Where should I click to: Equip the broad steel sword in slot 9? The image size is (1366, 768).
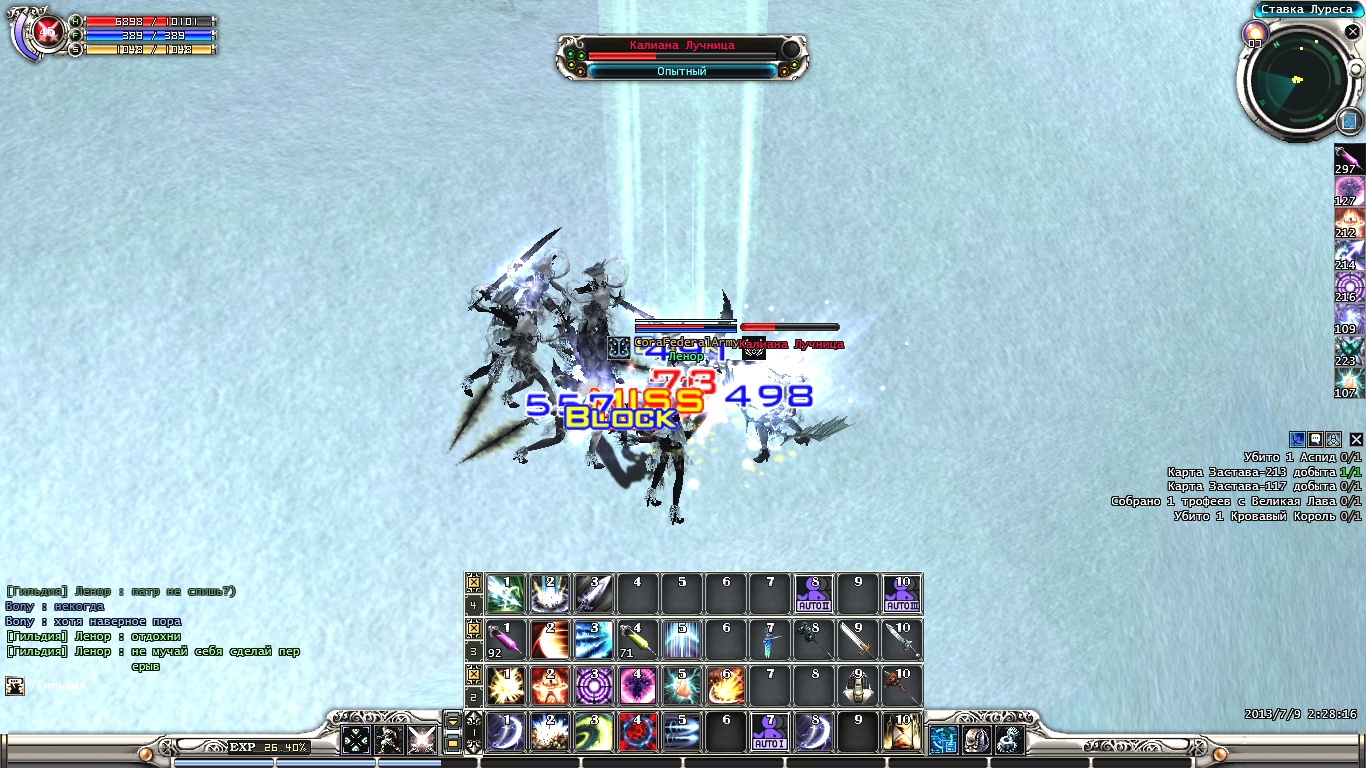click(857, 640)
